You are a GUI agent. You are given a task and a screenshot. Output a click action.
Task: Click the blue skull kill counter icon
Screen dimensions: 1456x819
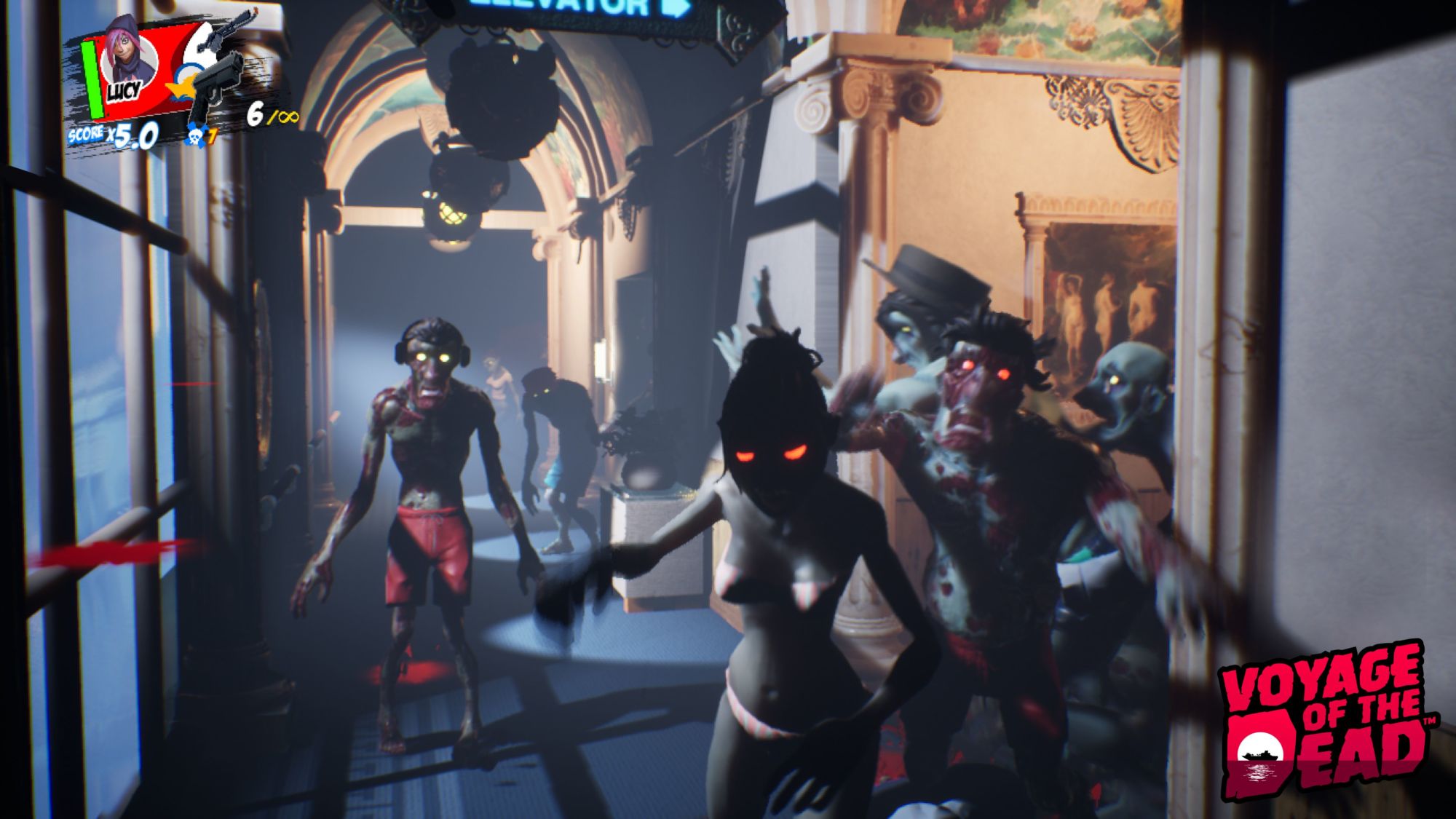(195, 135)
